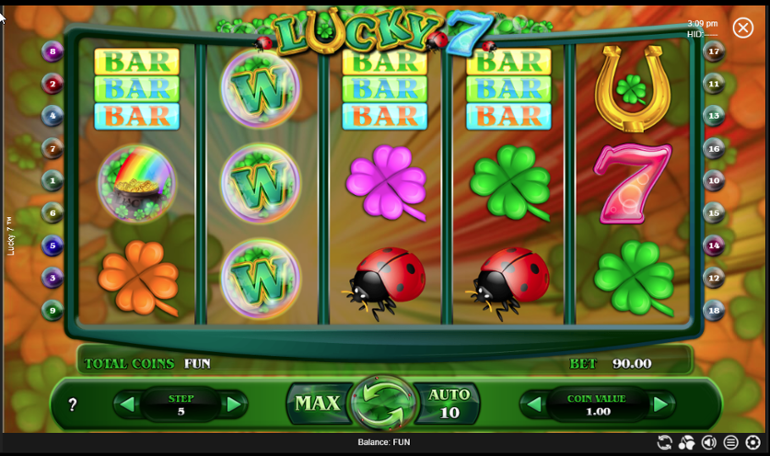This screenshot has height=456, width=770.
Task: Click the MAX bet button
Action: coord(317,404)
